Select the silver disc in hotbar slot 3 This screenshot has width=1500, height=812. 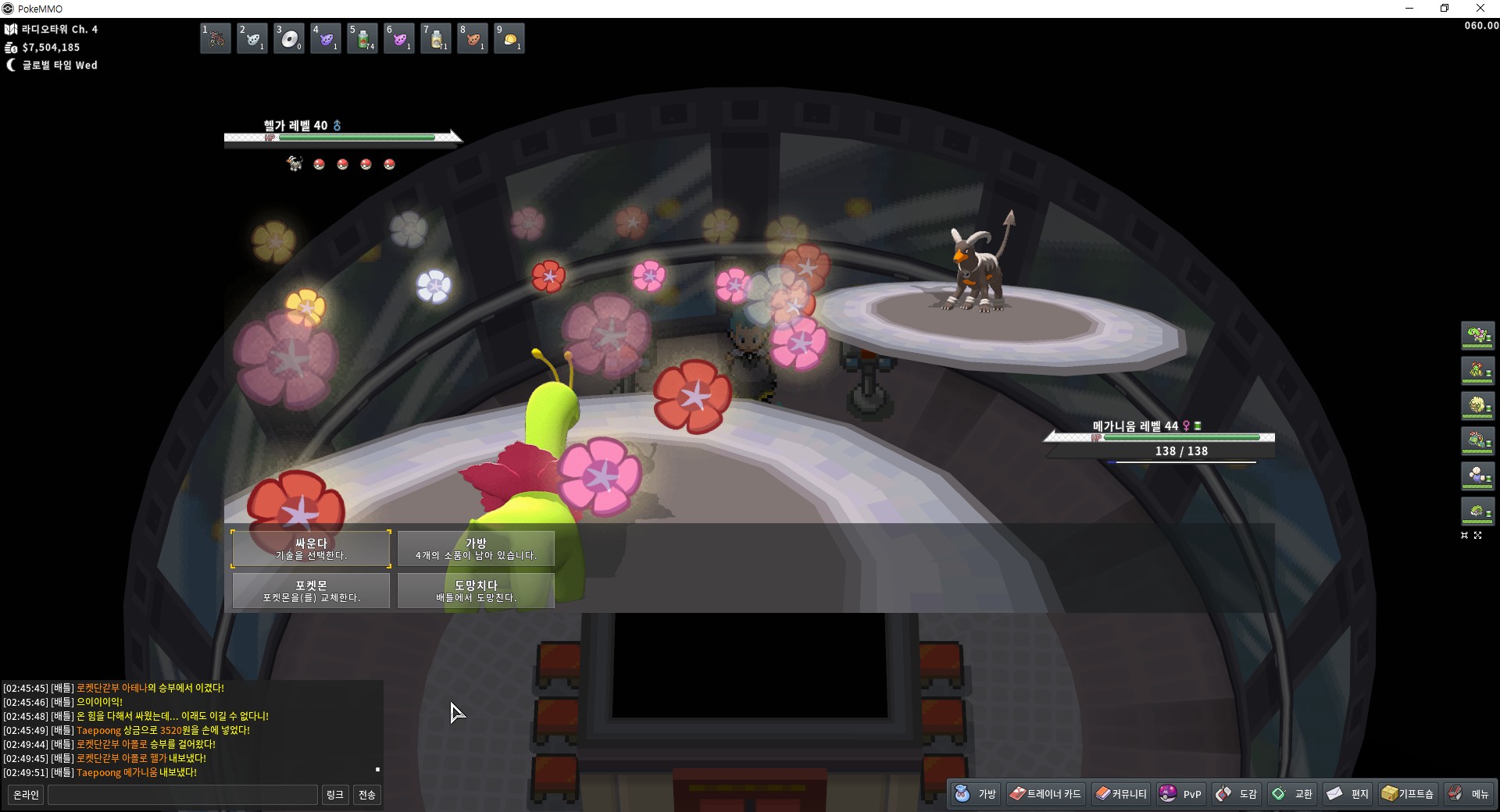[x=289, y=38]
